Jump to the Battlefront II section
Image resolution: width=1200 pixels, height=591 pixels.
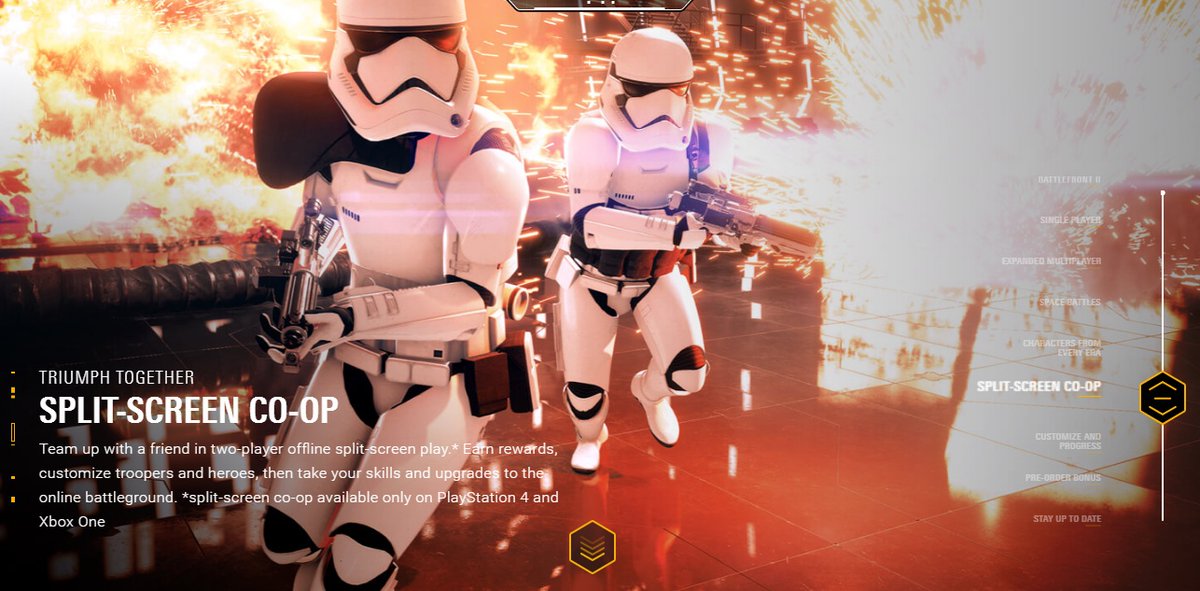click(1069, 180)
